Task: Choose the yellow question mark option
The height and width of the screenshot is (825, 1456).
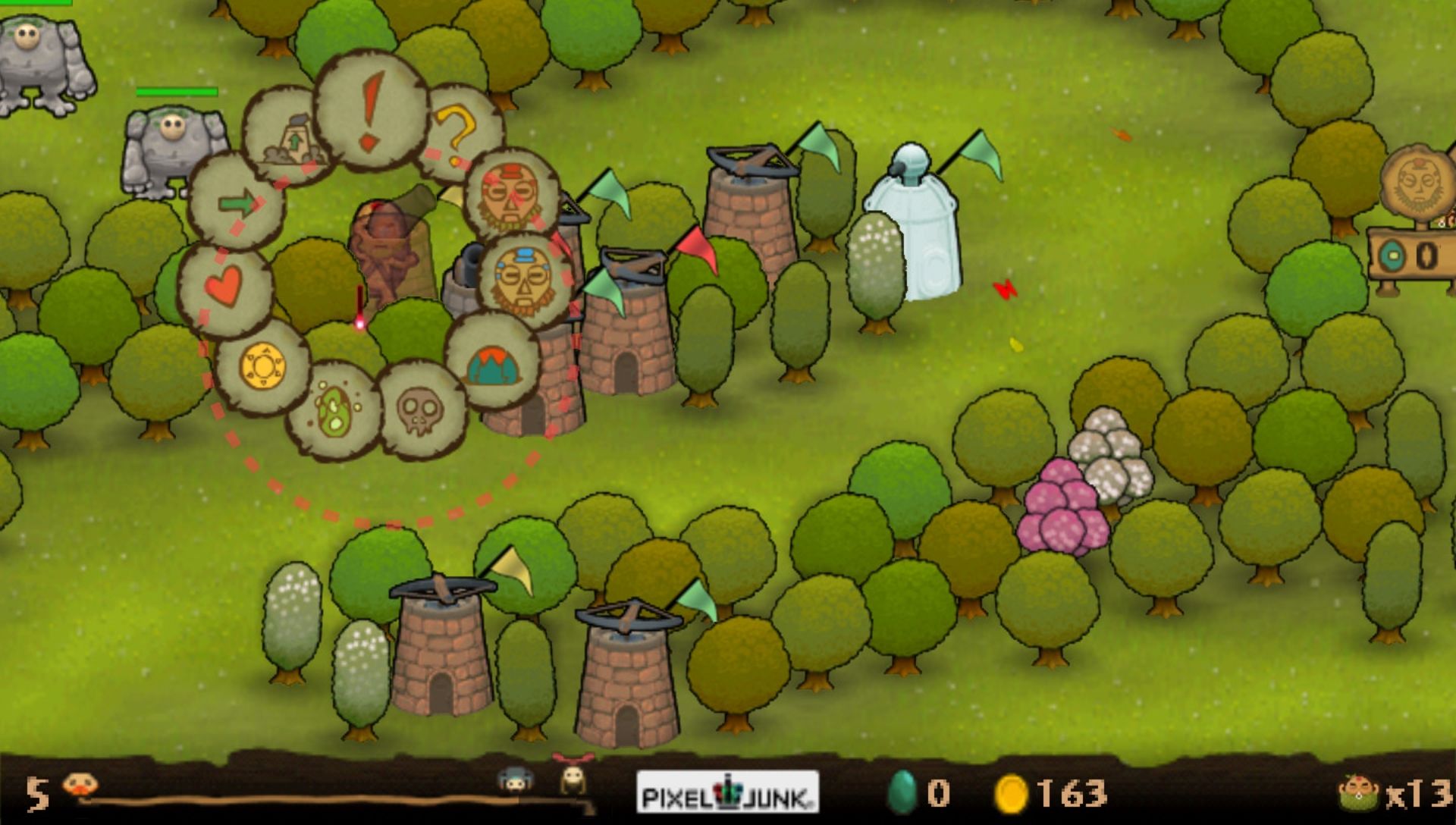Action: click(458, 134)
